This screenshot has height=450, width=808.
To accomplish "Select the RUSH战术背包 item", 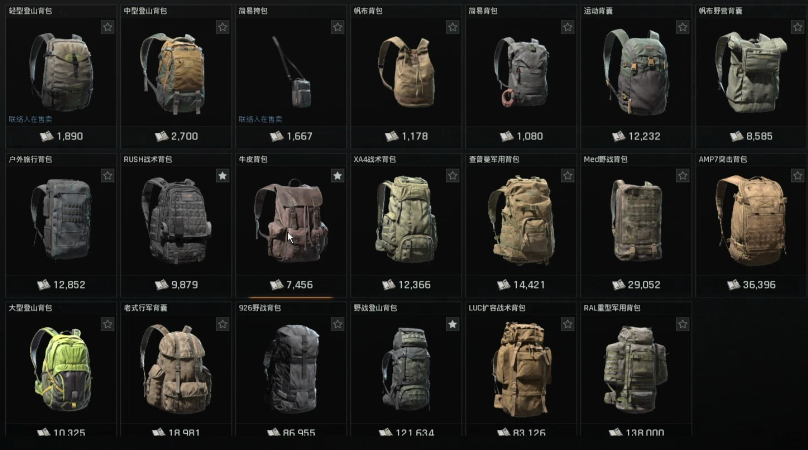I will 175,220.
